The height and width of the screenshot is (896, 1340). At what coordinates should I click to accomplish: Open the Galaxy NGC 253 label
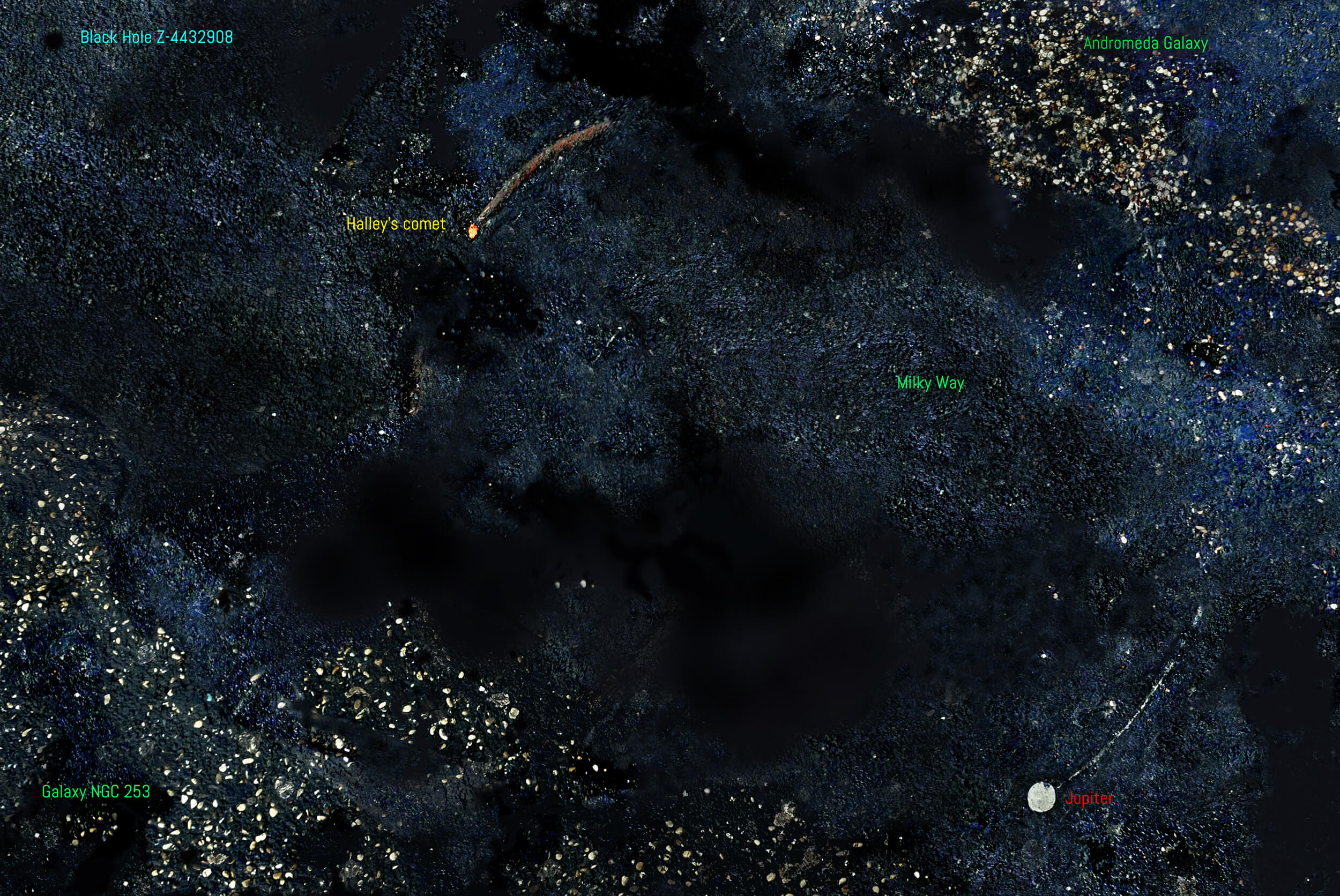[x=96, y=792]
